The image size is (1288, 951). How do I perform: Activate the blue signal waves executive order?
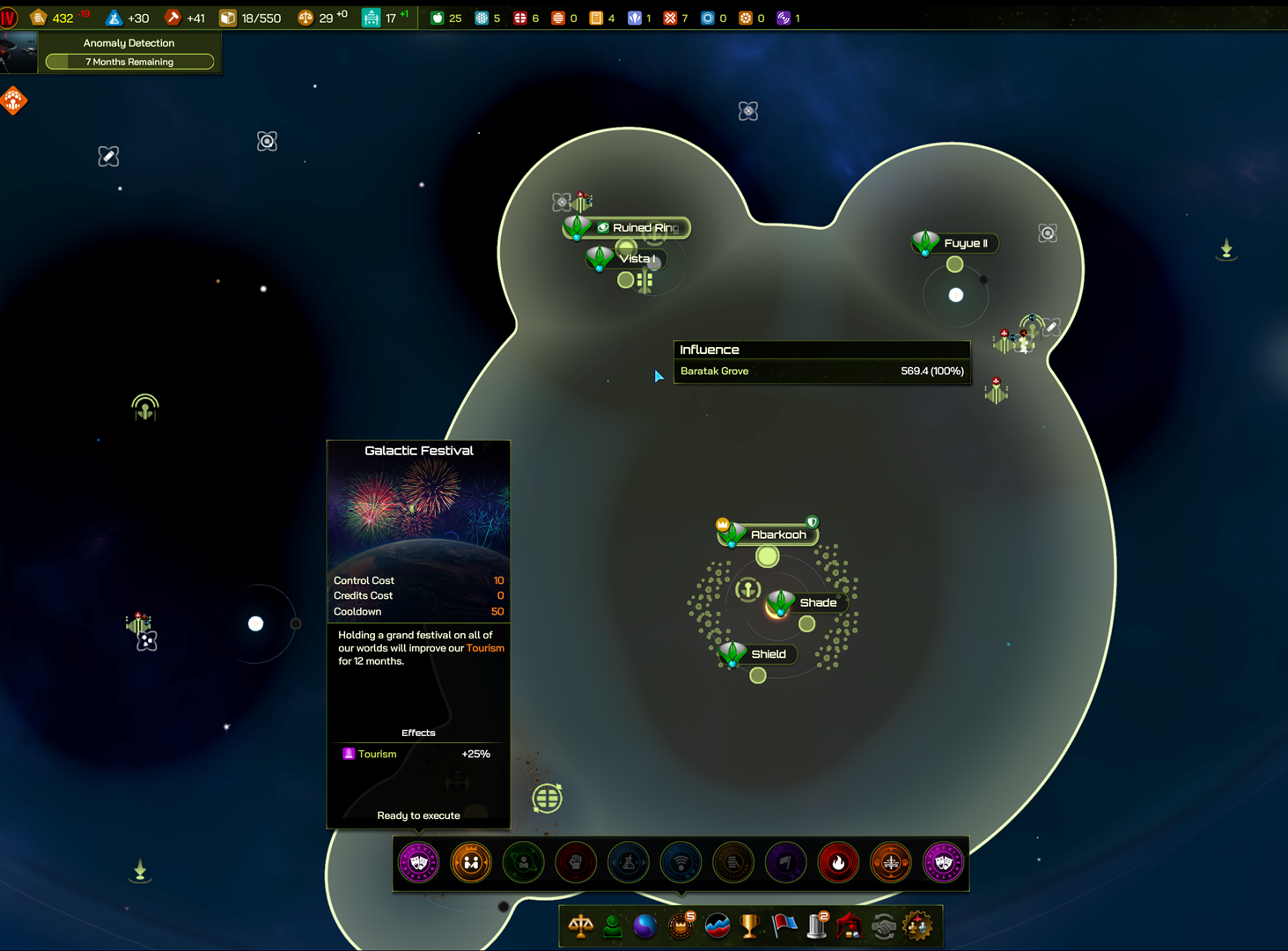tap(681, 863)
